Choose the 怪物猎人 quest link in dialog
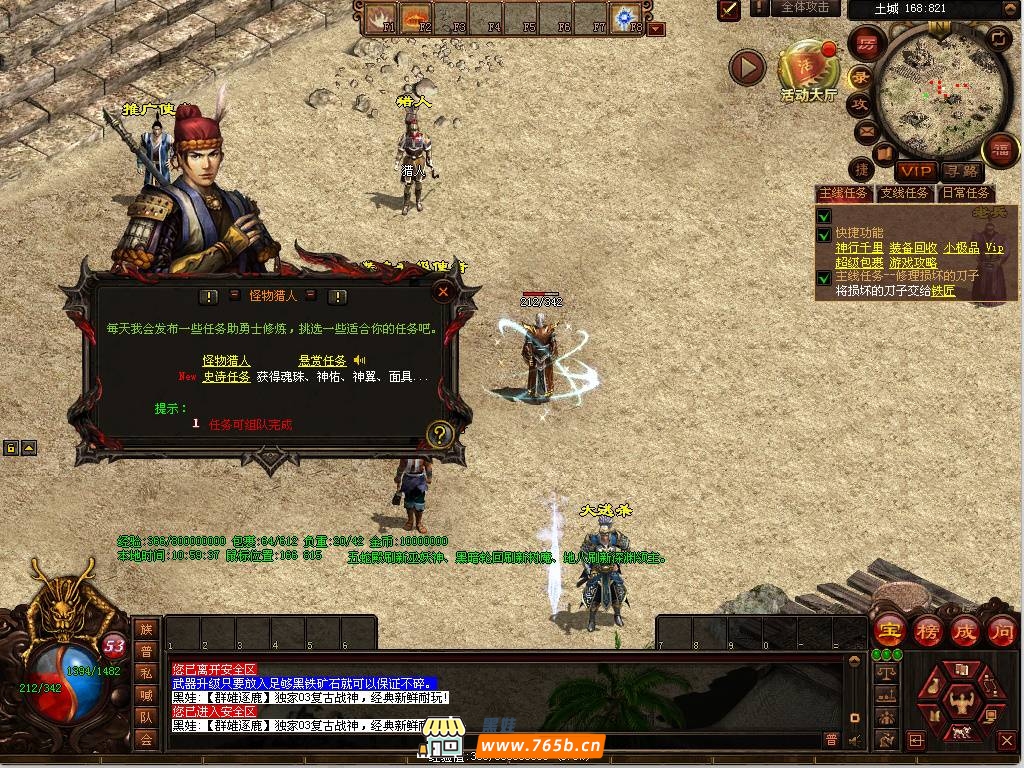Viewport: 1024px width, 768px height. [227, 360]
